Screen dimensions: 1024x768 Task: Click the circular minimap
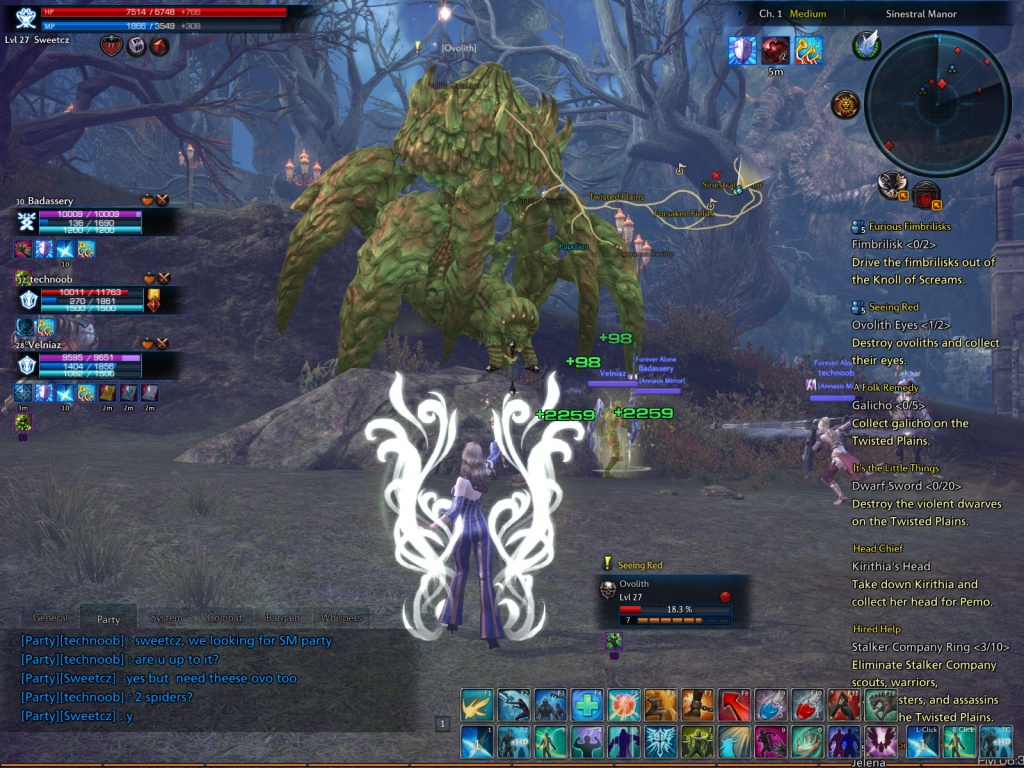coord(937,104)
